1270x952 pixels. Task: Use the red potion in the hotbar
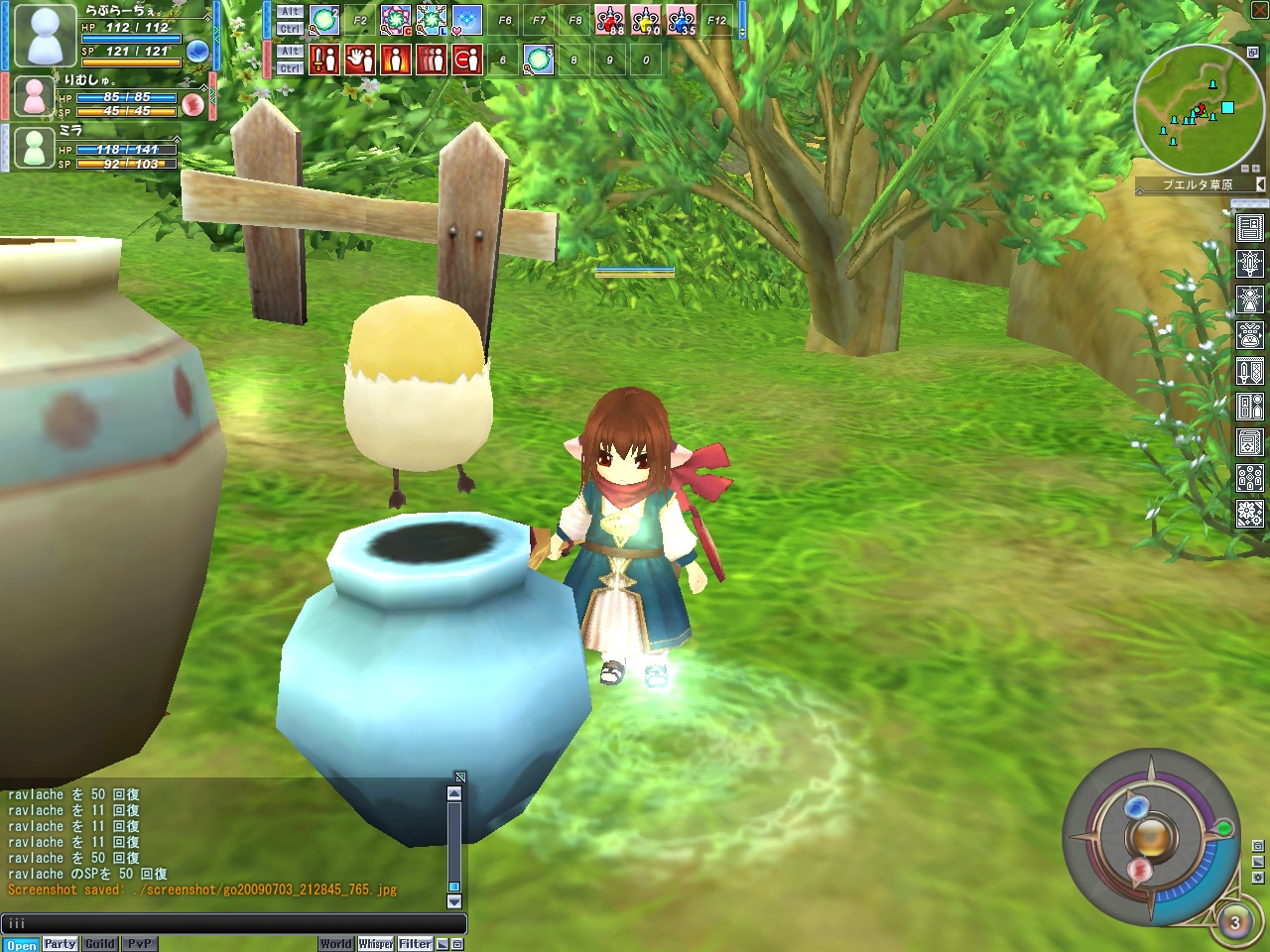coord(609,20)
